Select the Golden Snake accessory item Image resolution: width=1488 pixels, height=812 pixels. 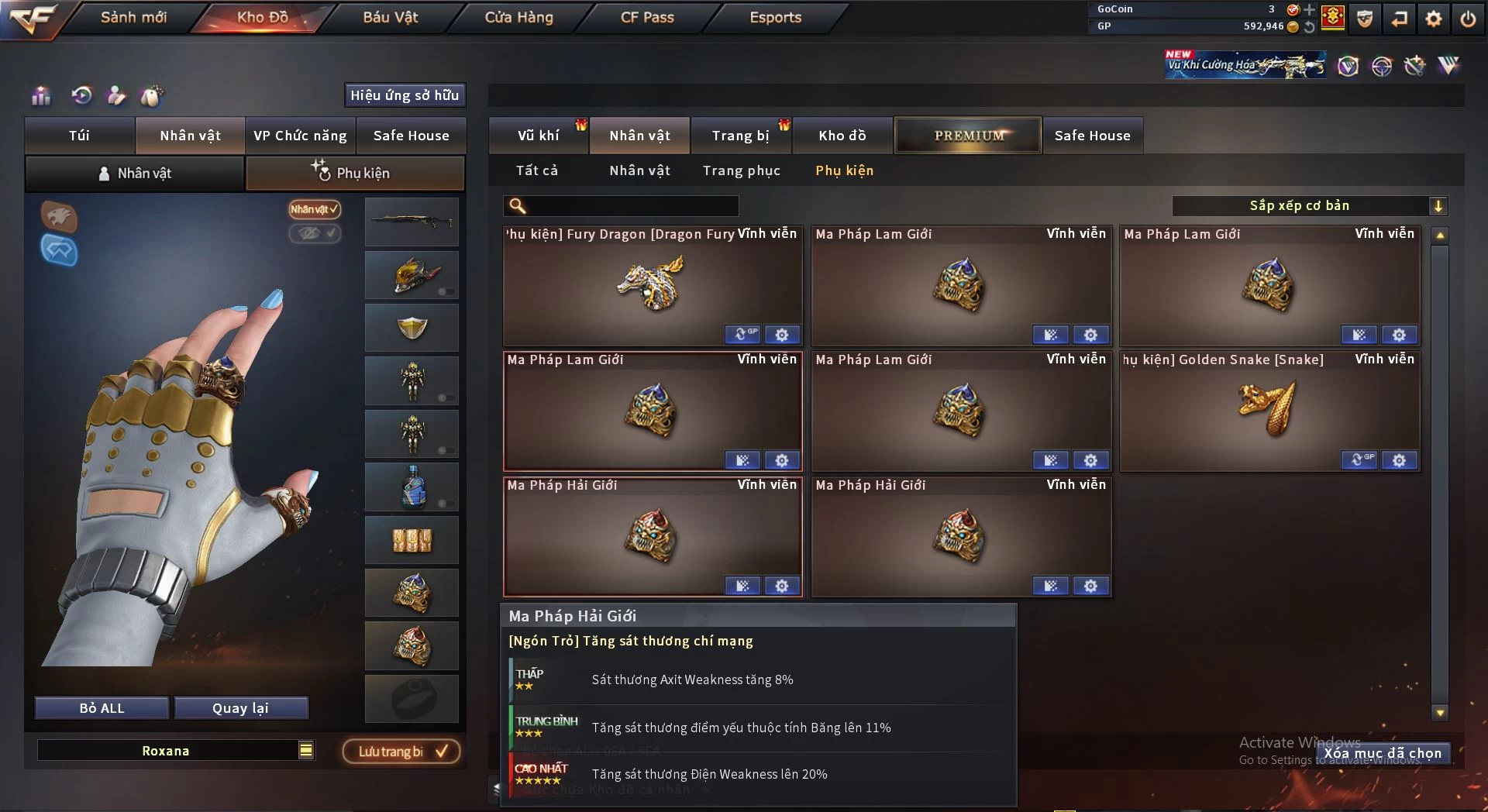pos(1269,411)
